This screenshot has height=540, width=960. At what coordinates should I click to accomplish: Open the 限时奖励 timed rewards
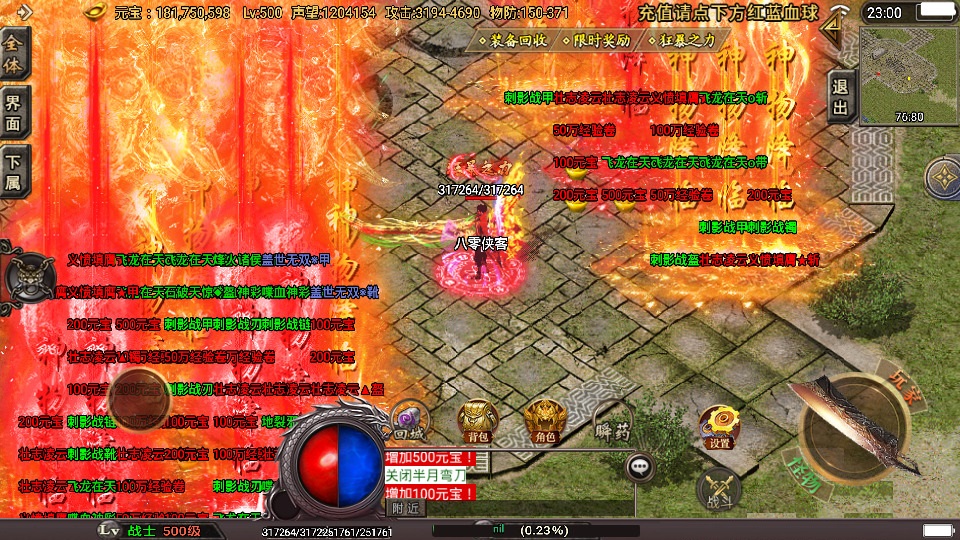coord(597,41)
